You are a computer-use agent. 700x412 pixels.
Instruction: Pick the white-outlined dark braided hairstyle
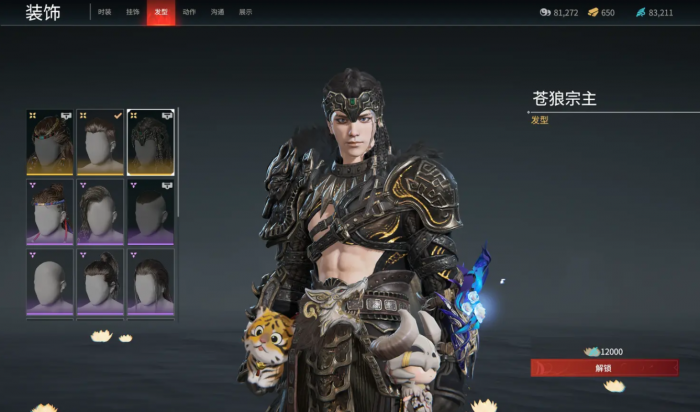pyautogui.click(x=150, y=142)
